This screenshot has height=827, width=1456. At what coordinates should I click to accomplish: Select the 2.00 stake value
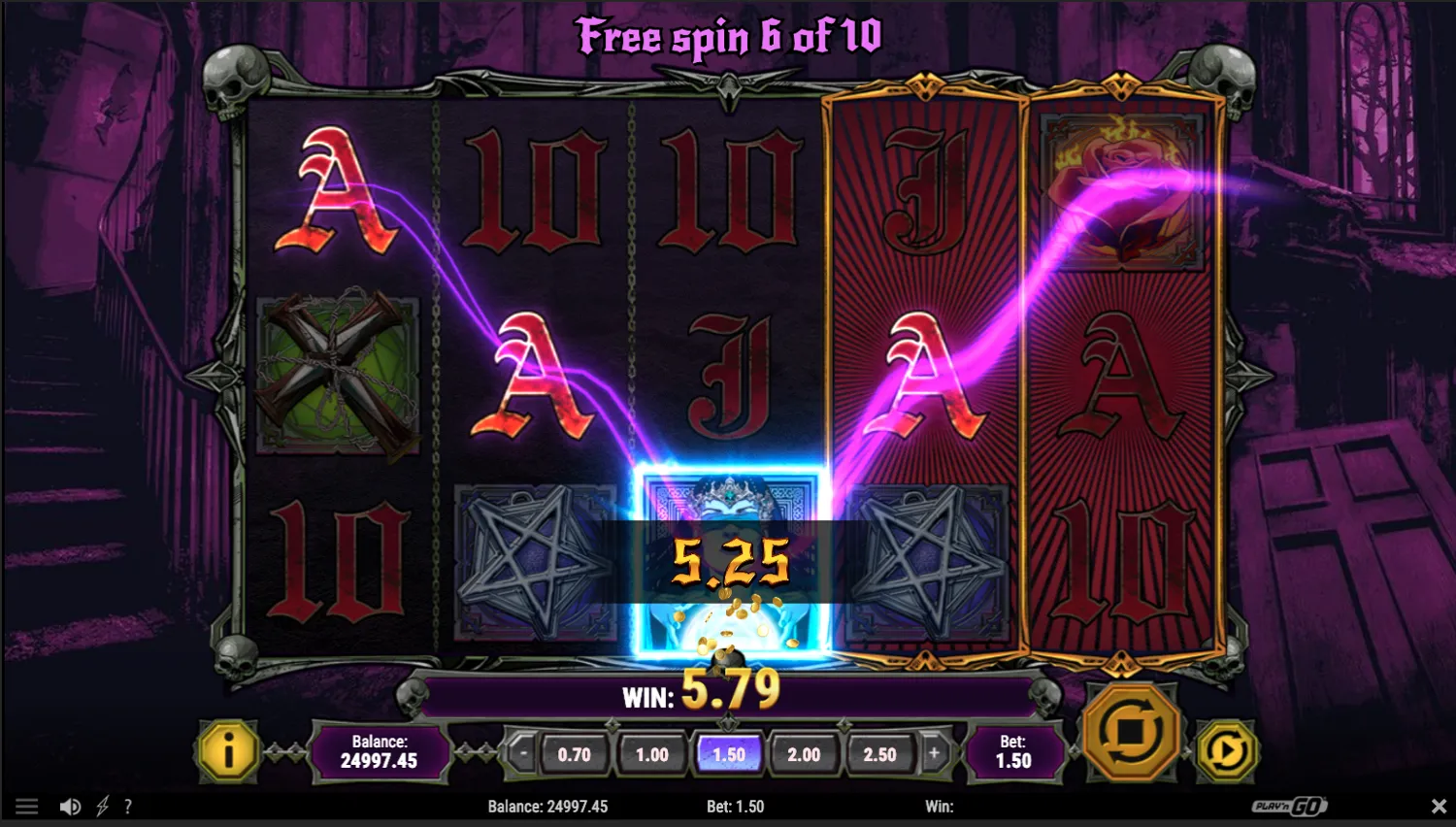tap(805, 753)
